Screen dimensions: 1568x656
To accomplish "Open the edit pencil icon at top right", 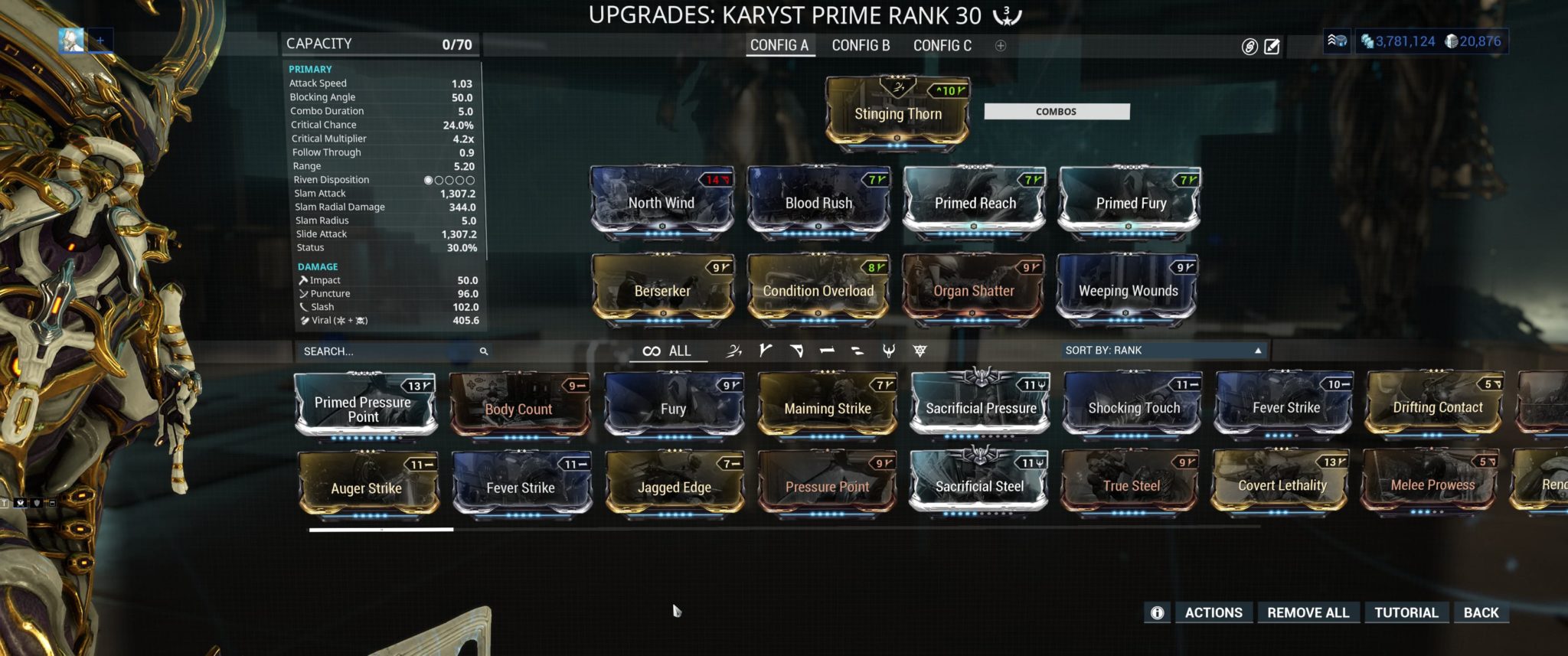I will [x=1271, y=46].
